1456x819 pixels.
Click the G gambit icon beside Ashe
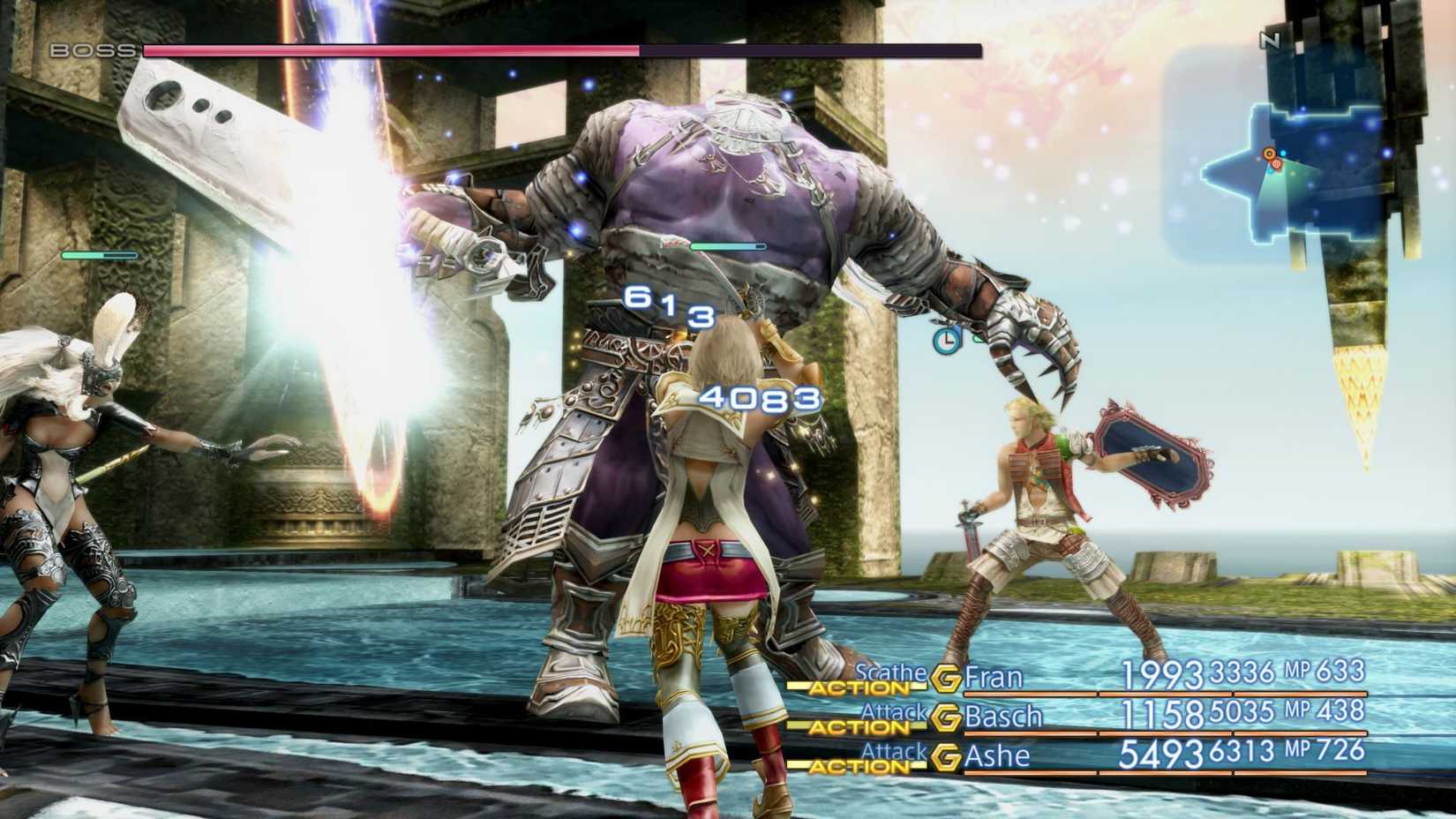947,757
